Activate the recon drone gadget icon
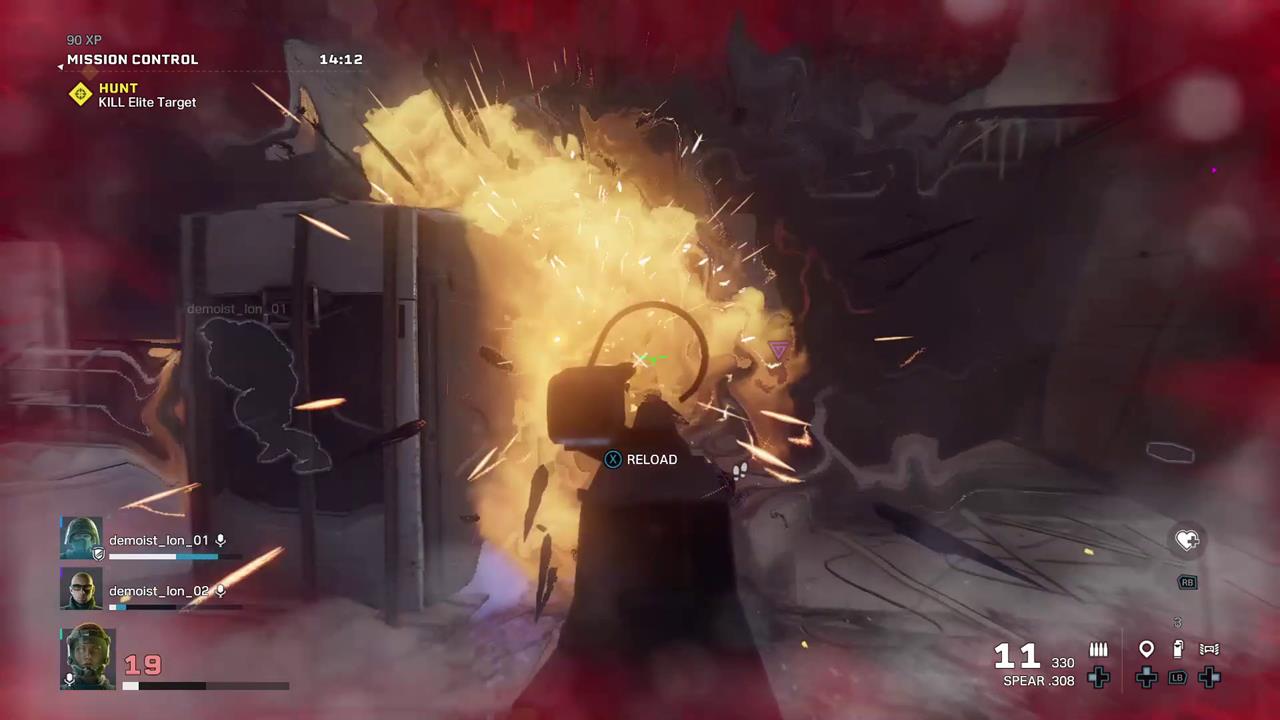 [1209, 650]
